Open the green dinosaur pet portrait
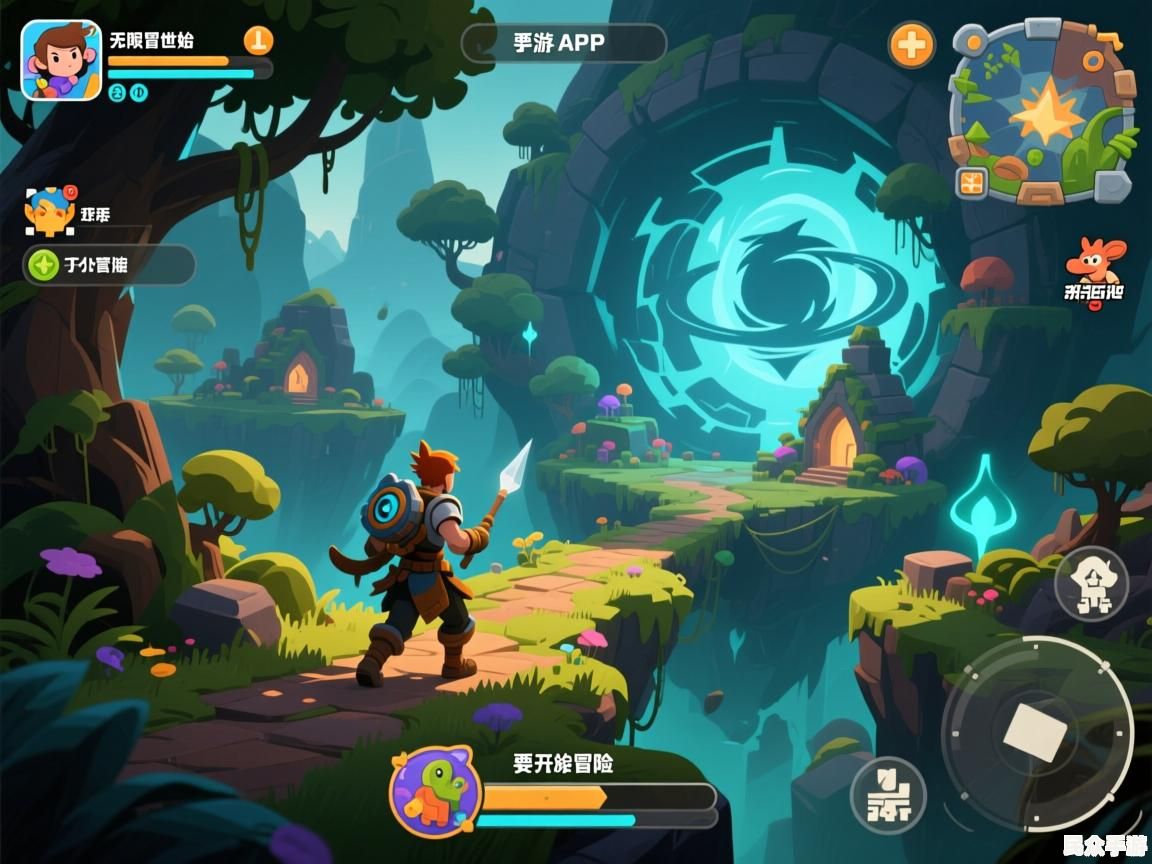Screen dimensions: 1152x864 pos(435,792)
